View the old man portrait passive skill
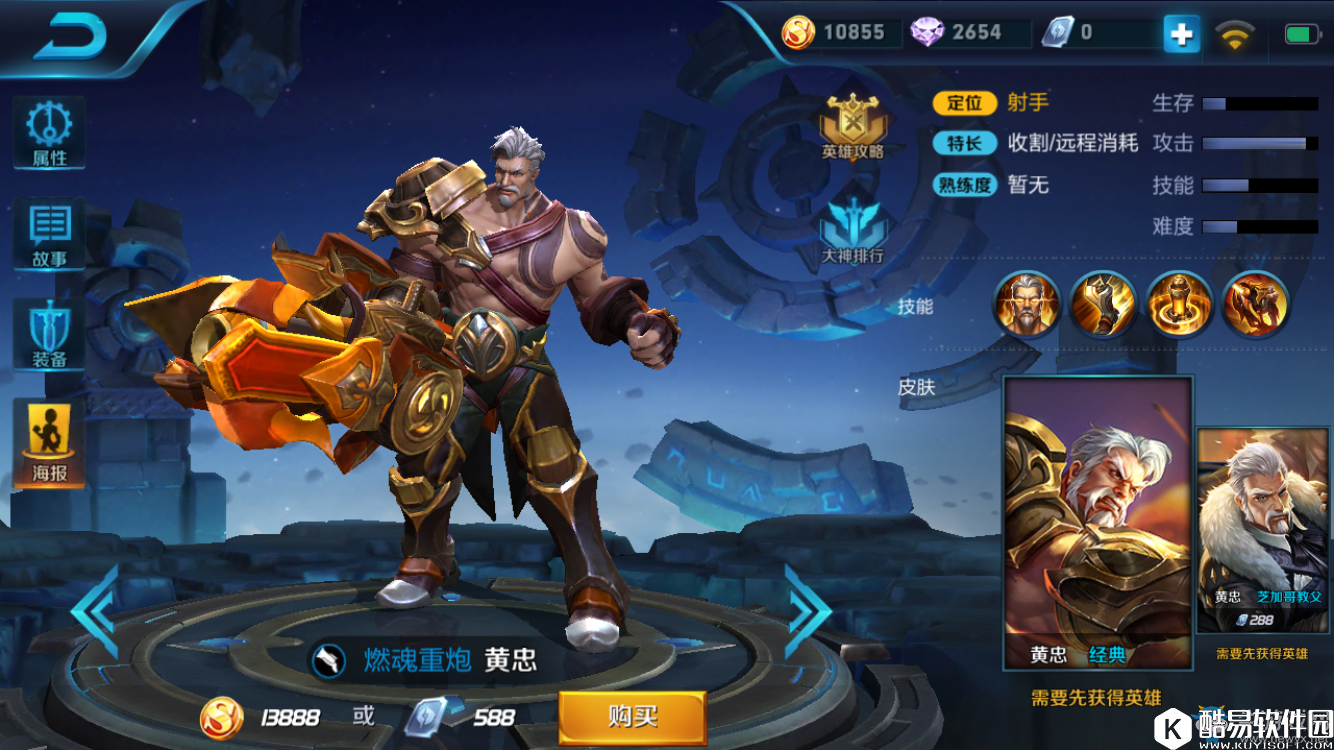This screenshot has width=1334, height=750. click(x=1026, y=304)
